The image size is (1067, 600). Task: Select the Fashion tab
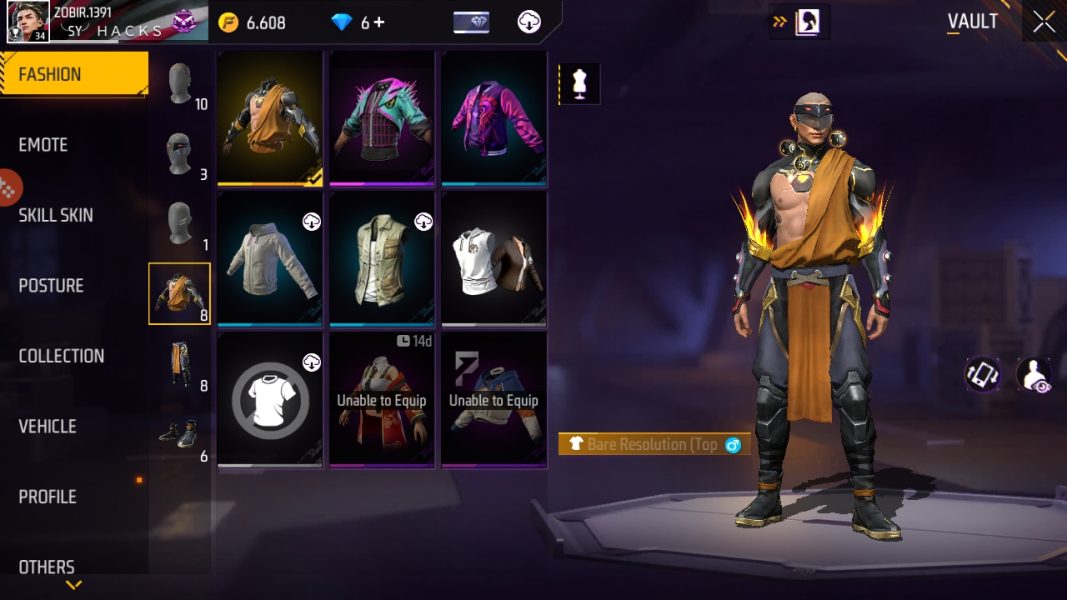click(x=50, y=75)
